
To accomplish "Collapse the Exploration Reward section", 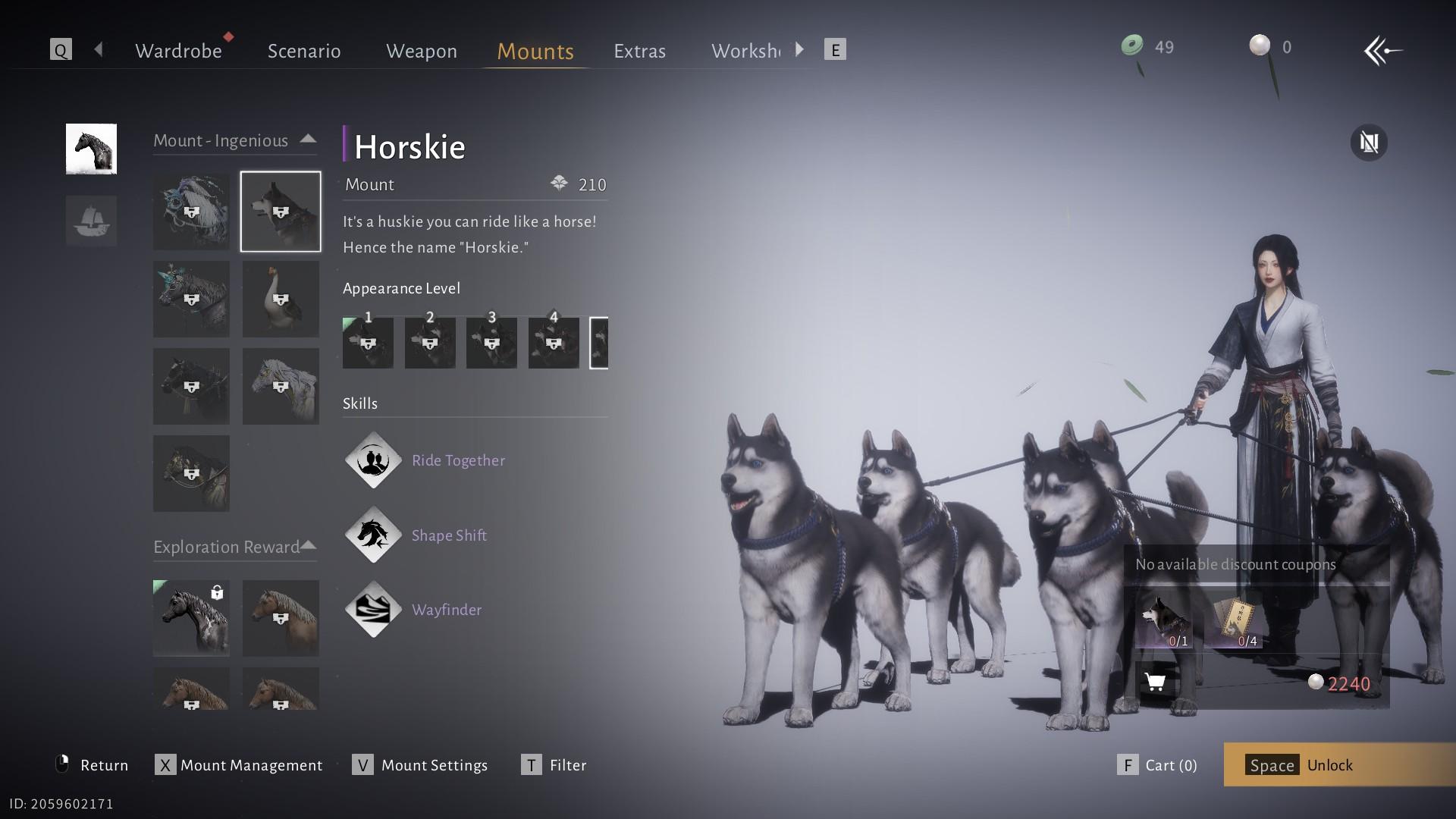I will 308,546.
